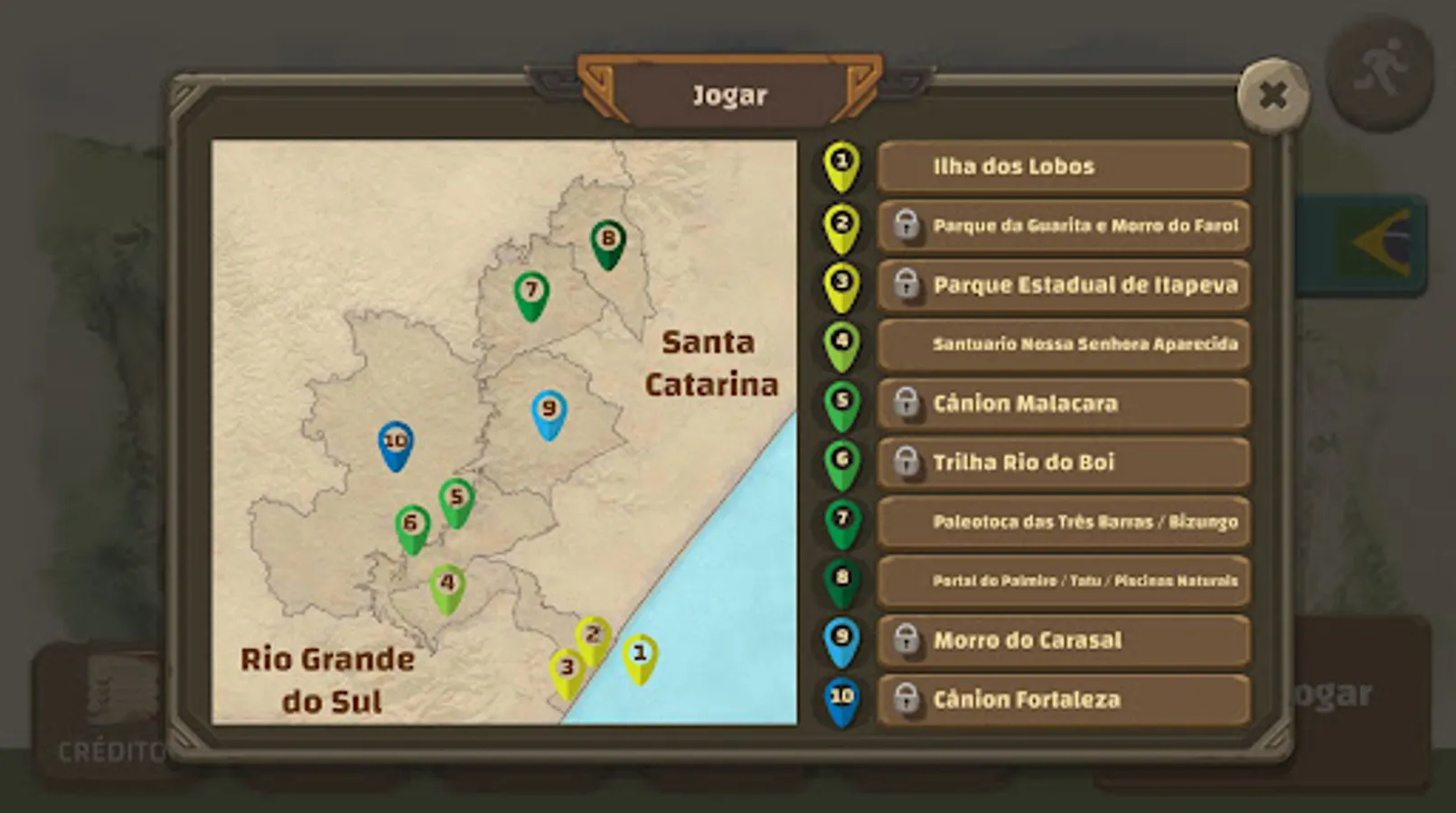
Task: Close the Jogar dialog
Action: [x=1273, y=96]
